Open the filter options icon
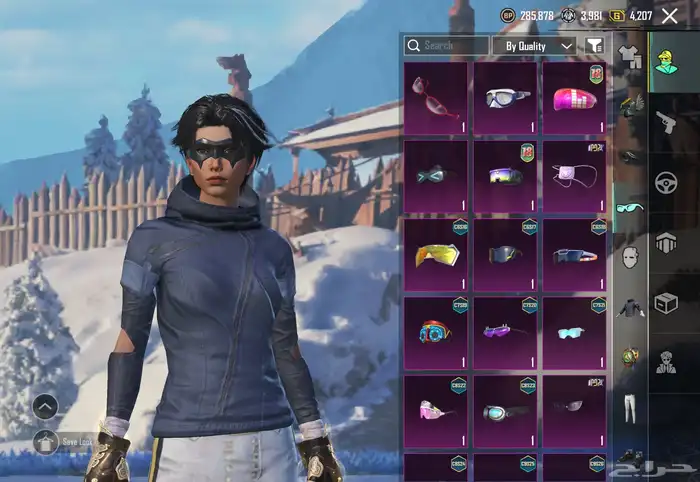This screenshot has height=482, width=700. [594, 46]
